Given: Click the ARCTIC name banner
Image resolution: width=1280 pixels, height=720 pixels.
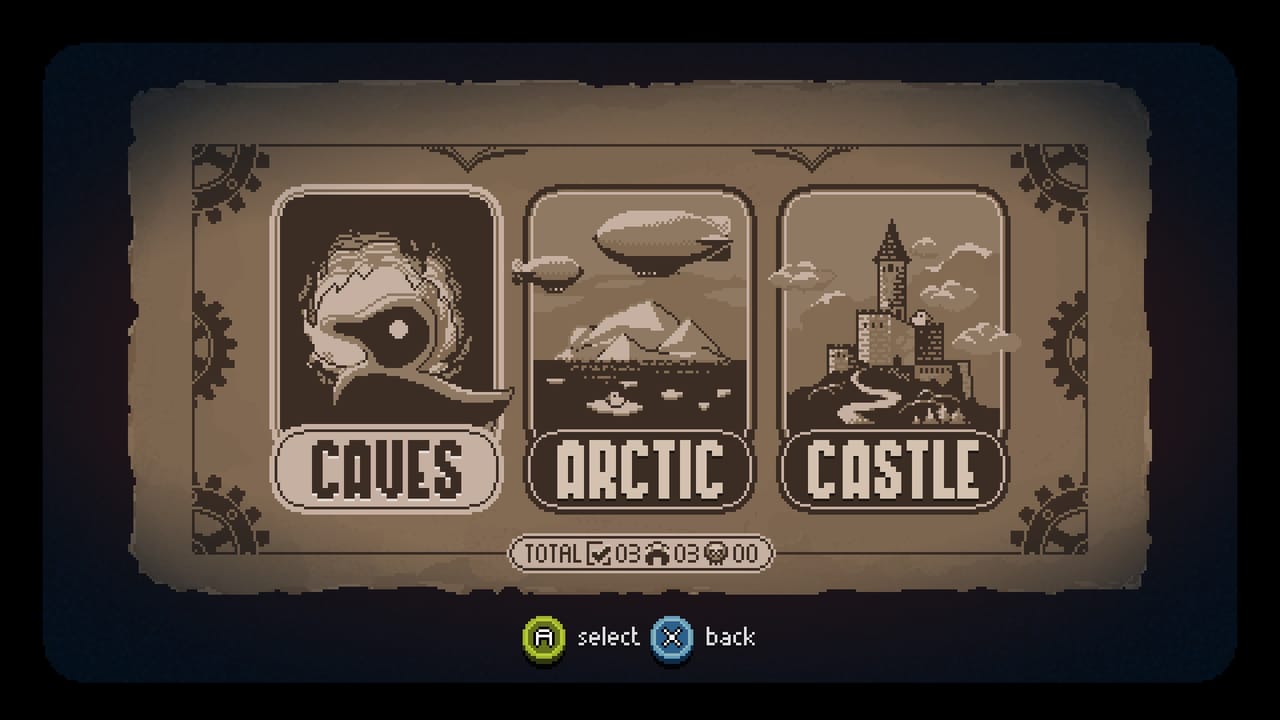Looking at the screenshot, I should click(640, 466).
